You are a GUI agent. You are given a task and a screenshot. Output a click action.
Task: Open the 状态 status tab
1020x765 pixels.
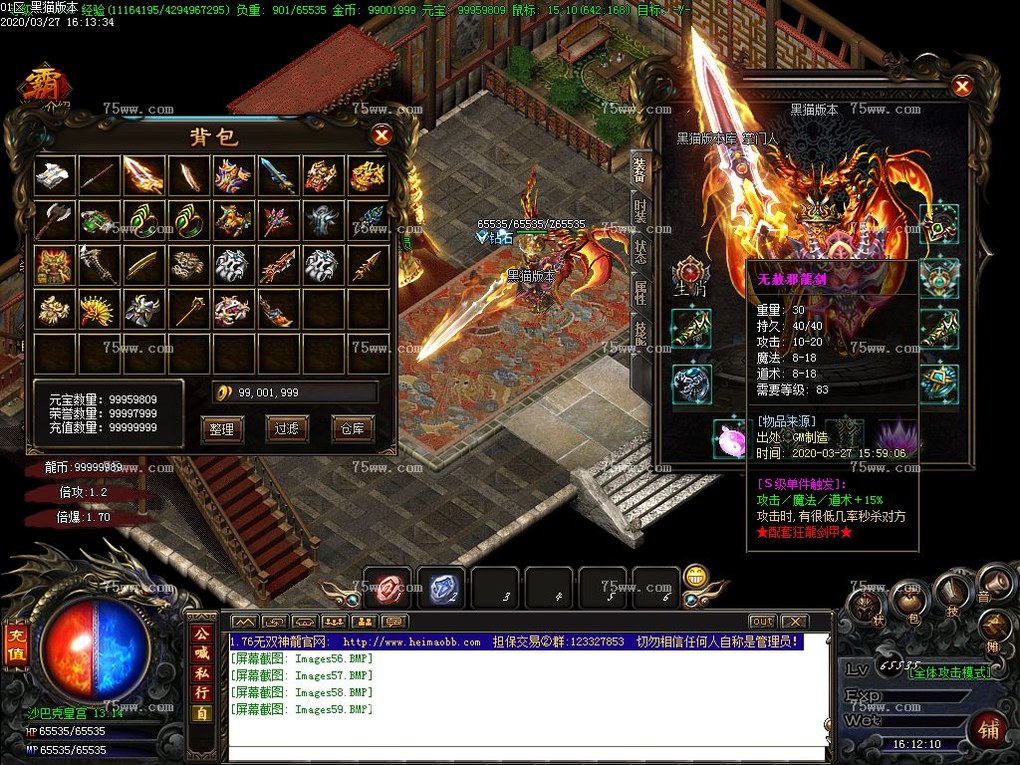[x=640, y=251]
